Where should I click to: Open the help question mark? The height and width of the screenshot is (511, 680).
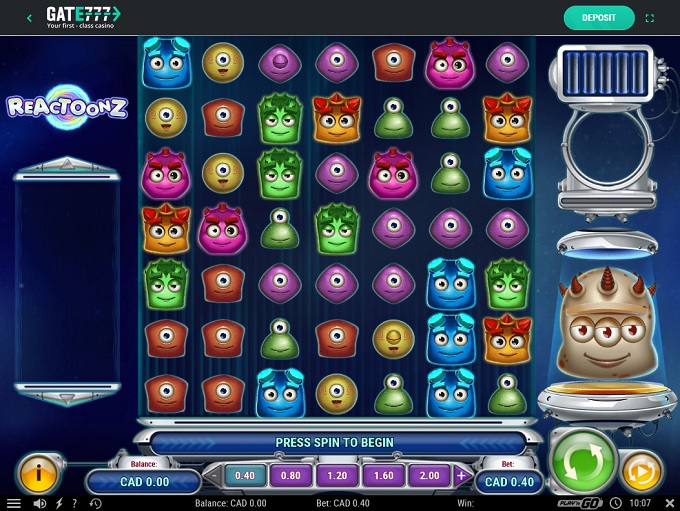pyautogui.click(x=75, y=503)
